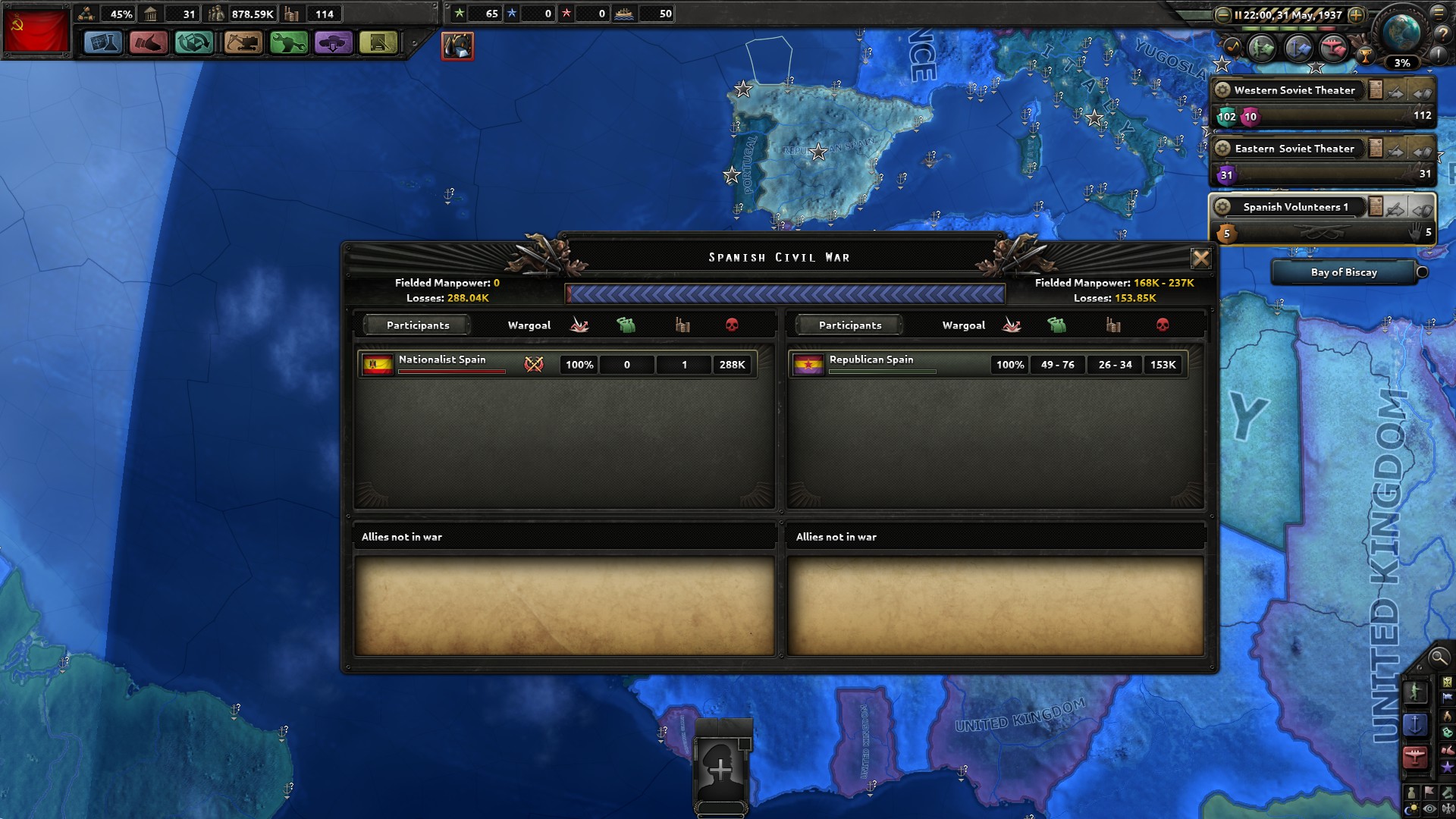Toggle the terrain visibility eye icon

point(1429,808)
